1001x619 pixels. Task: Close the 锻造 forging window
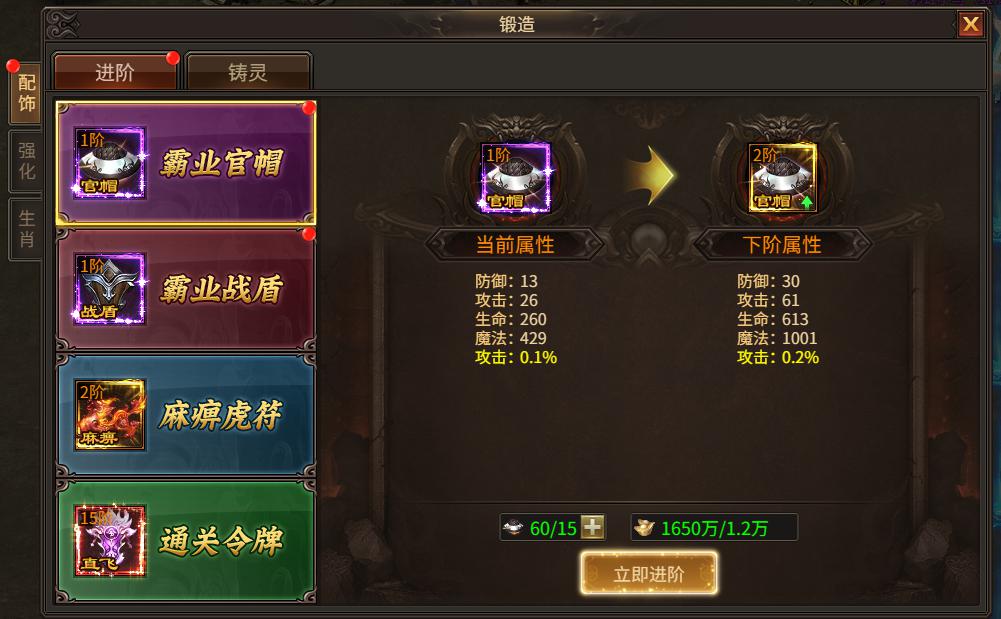coord(969,25)
